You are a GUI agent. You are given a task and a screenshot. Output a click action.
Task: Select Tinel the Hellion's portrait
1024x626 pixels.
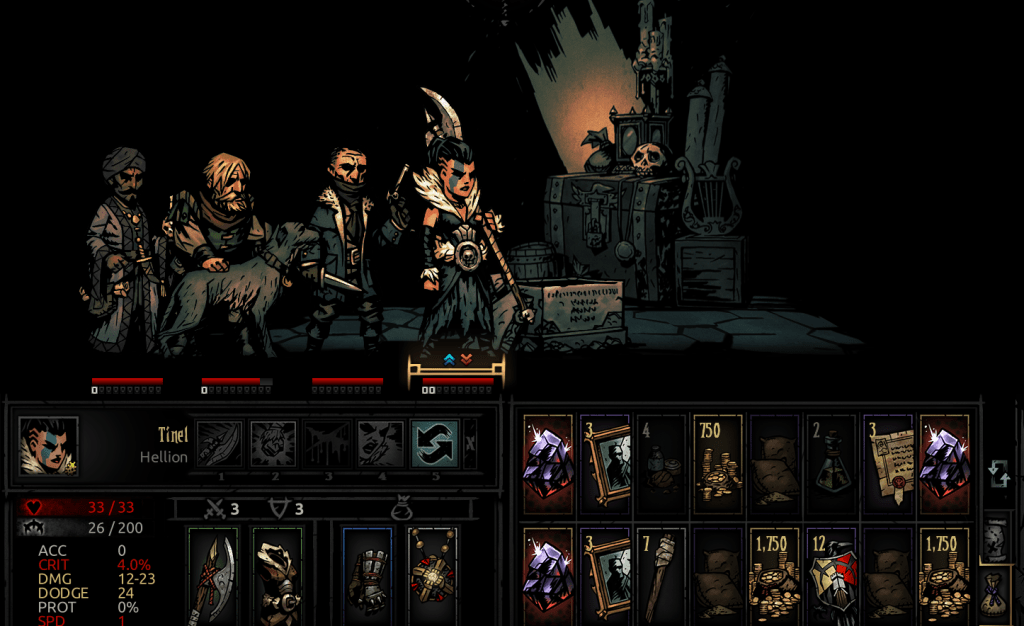[48, 446]
